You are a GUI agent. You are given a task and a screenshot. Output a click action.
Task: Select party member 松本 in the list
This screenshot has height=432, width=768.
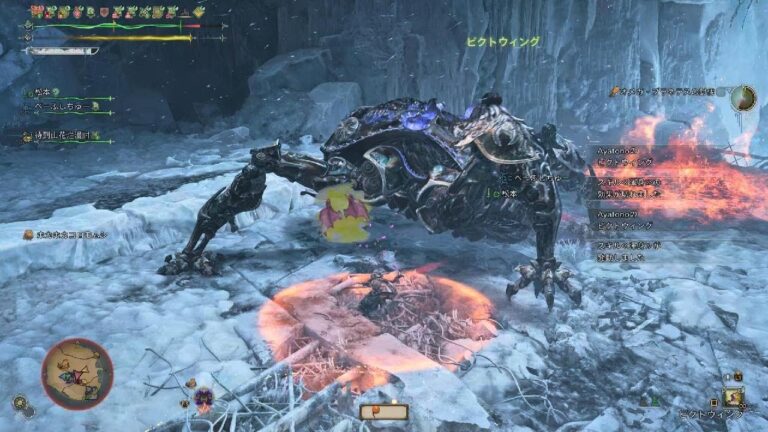44,93
